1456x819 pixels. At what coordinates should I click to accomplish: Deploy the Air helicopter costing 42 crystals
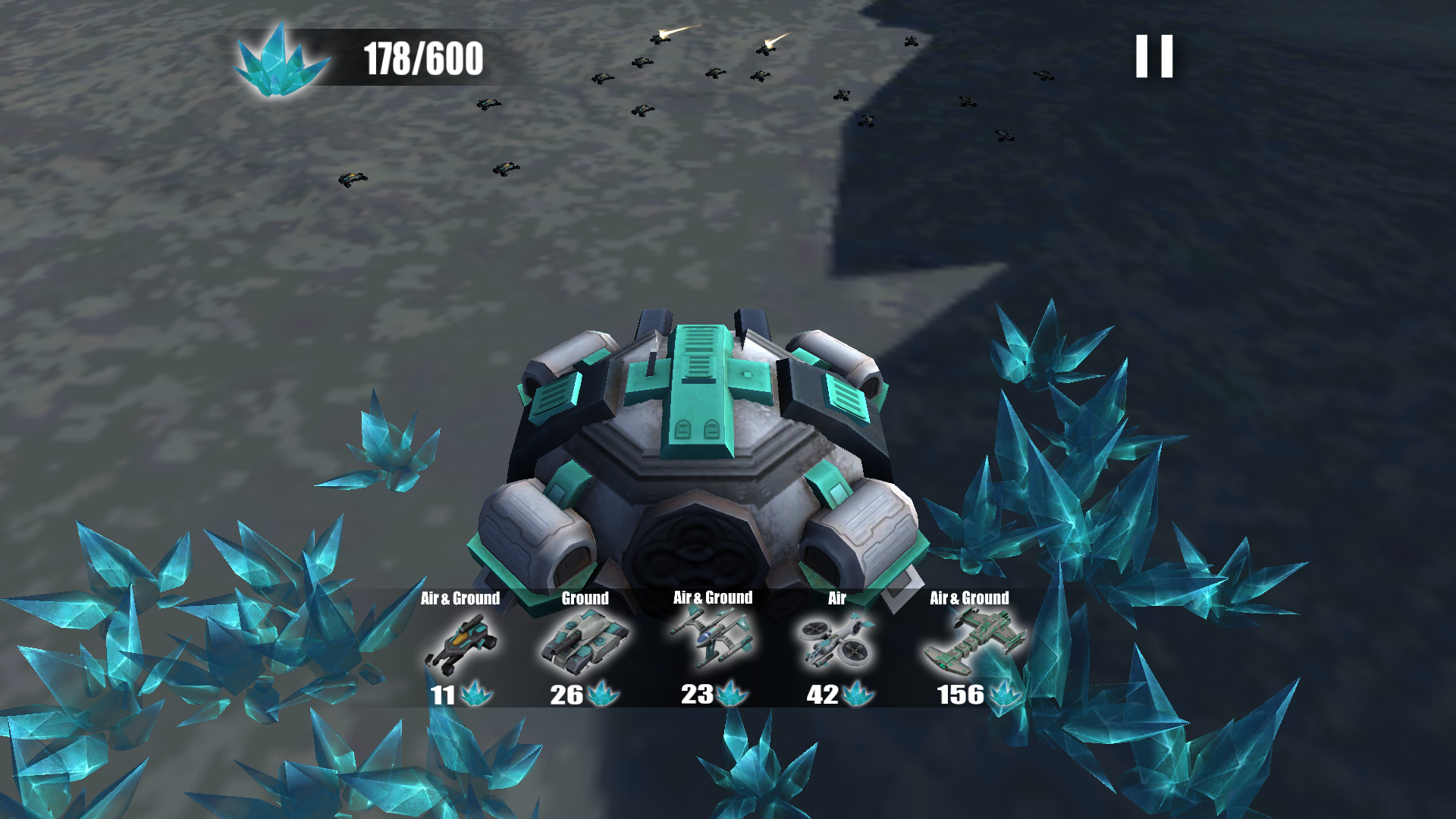(x=837, y=645)
